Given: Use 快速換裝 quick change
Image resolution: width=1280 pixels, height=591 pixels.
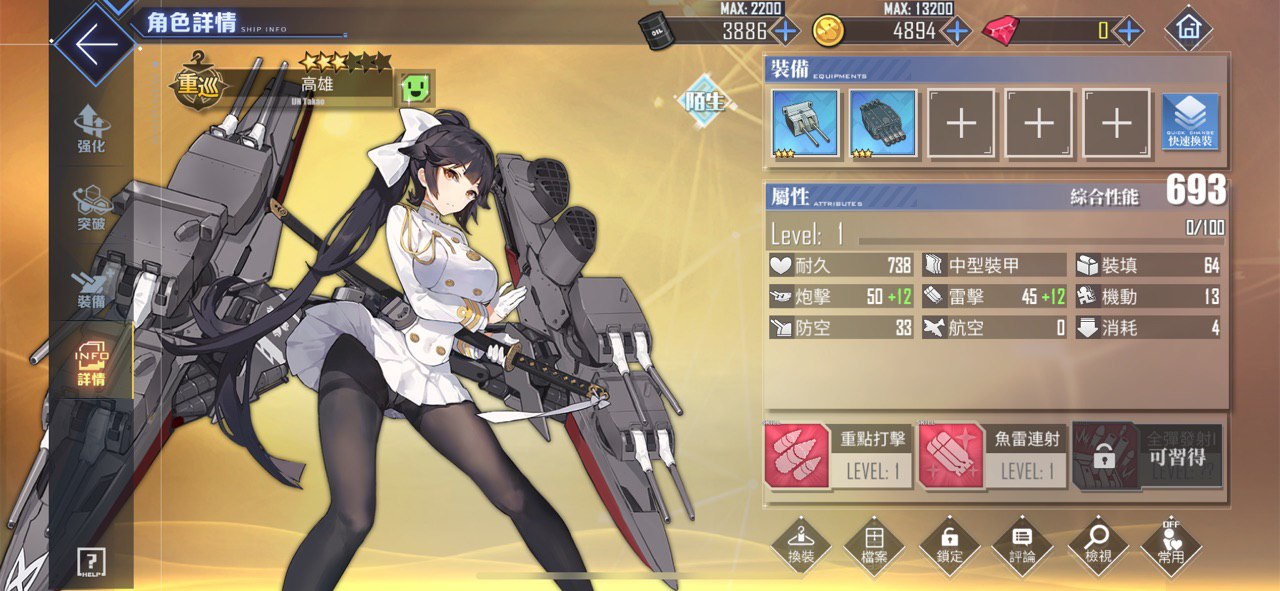Looking at the screenshot, I should [1190, 123].
